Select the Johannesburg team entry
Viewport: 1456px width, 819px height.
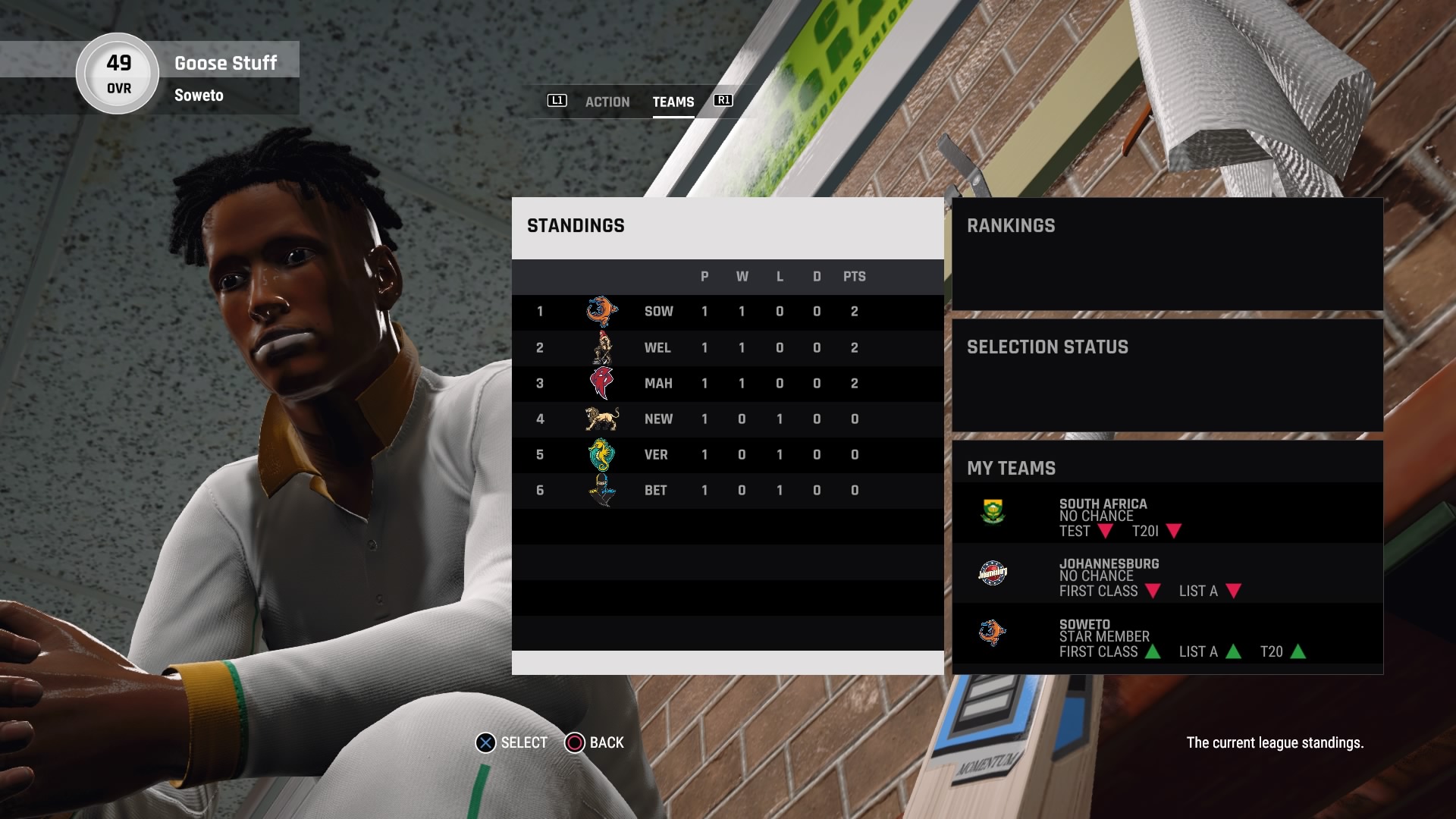(1166, 574)
